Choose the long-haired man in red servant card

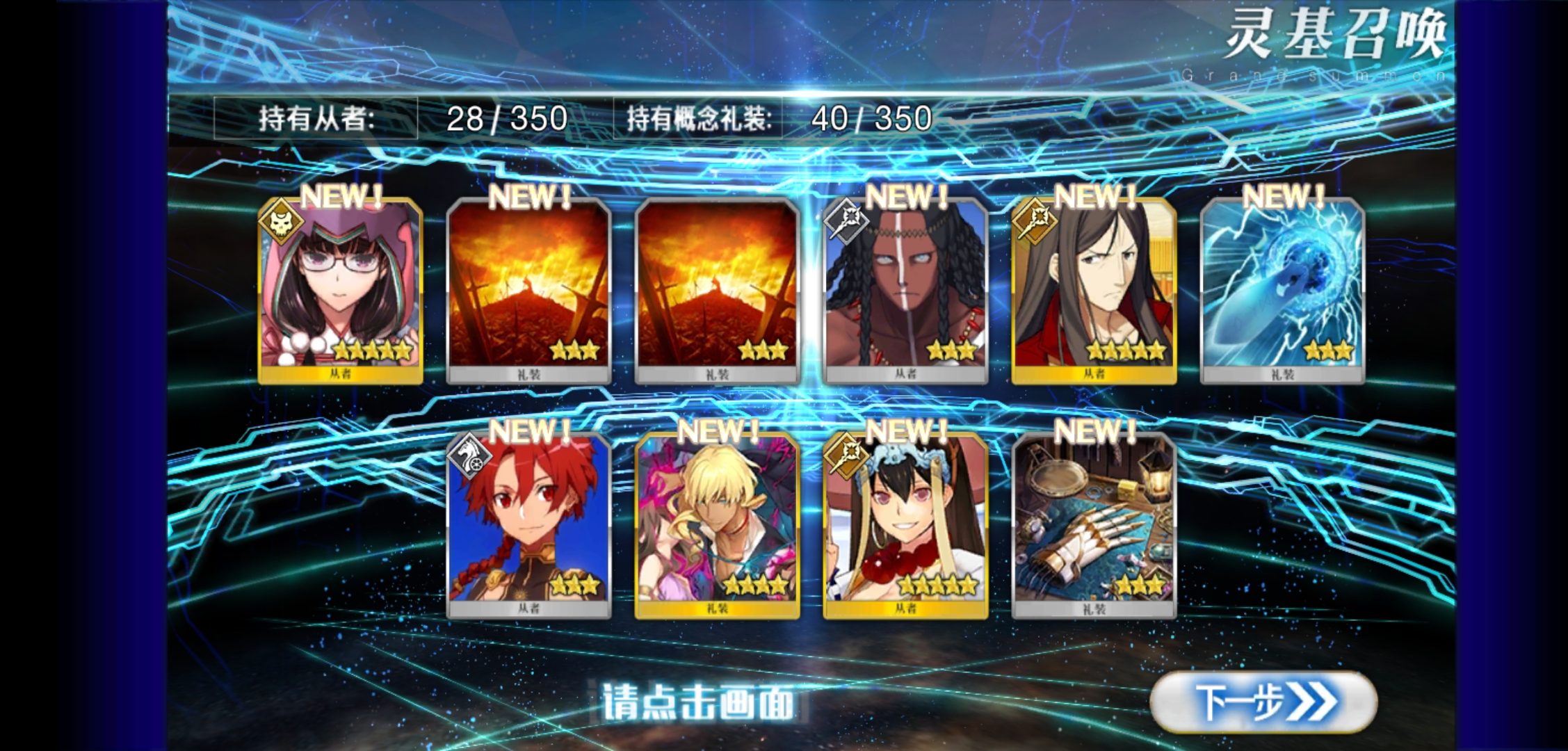pyautogui.click(x=1094, y=291)
